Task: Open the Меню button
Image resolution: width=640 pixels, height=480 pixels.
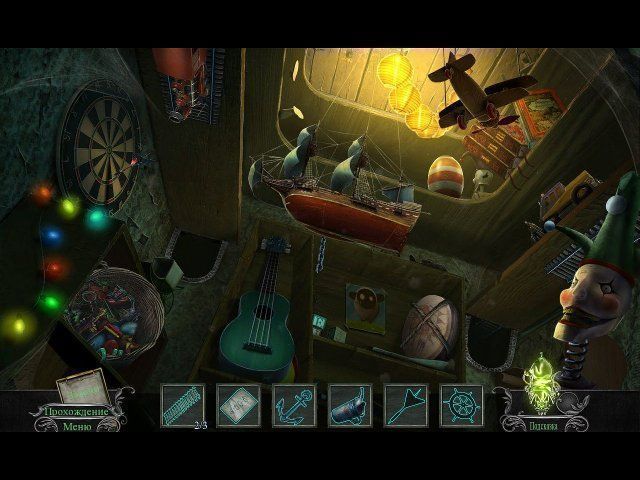Action: click(75, 427)
